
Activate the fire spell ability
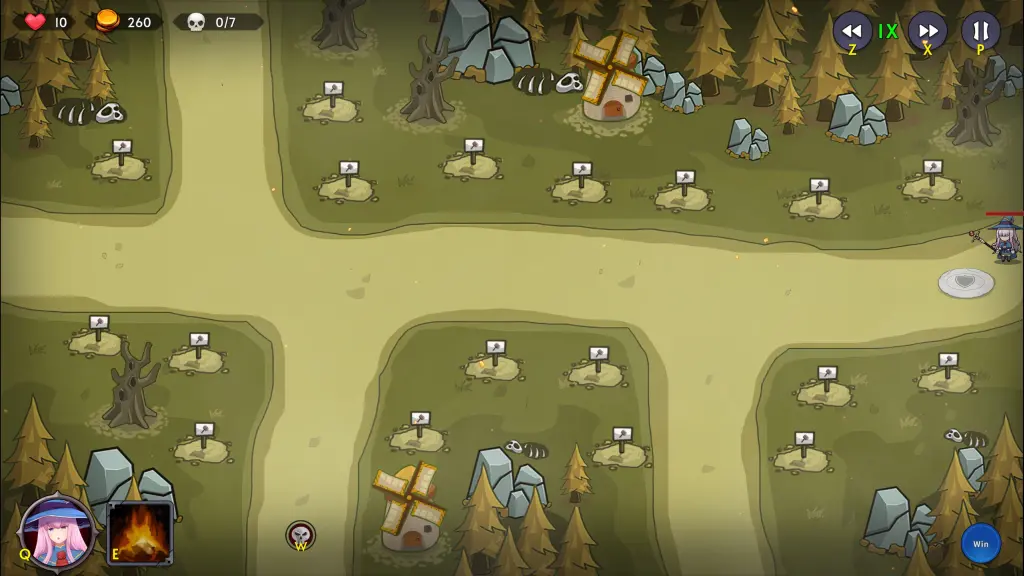click(x=141, y=532)
